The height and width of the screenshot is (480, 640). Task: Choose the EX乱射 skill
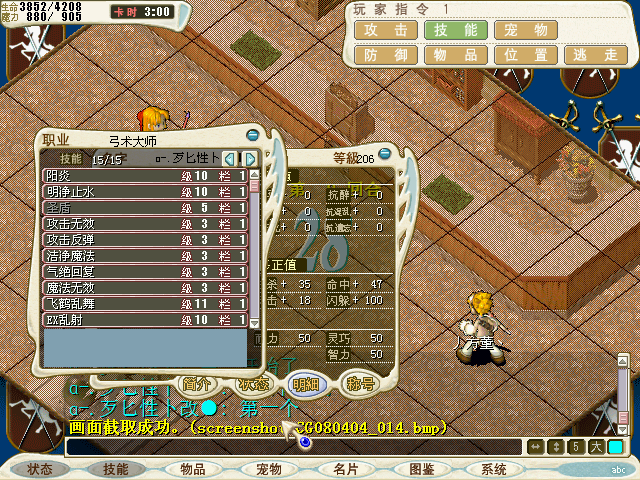tap(145, 320)
